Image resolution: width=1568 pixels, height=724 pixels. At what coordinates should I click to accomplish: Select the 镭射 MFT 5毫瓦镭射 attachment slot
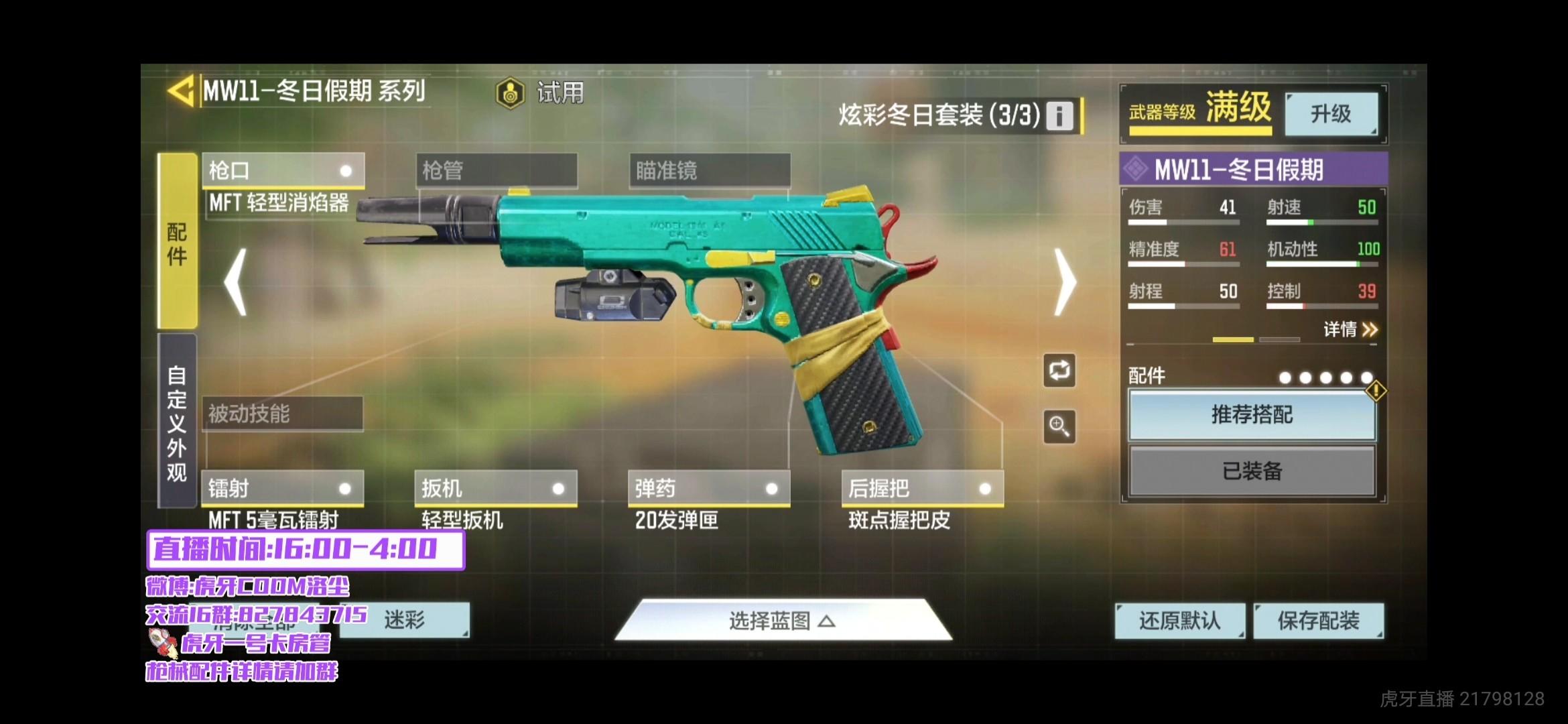click(281, 489)
